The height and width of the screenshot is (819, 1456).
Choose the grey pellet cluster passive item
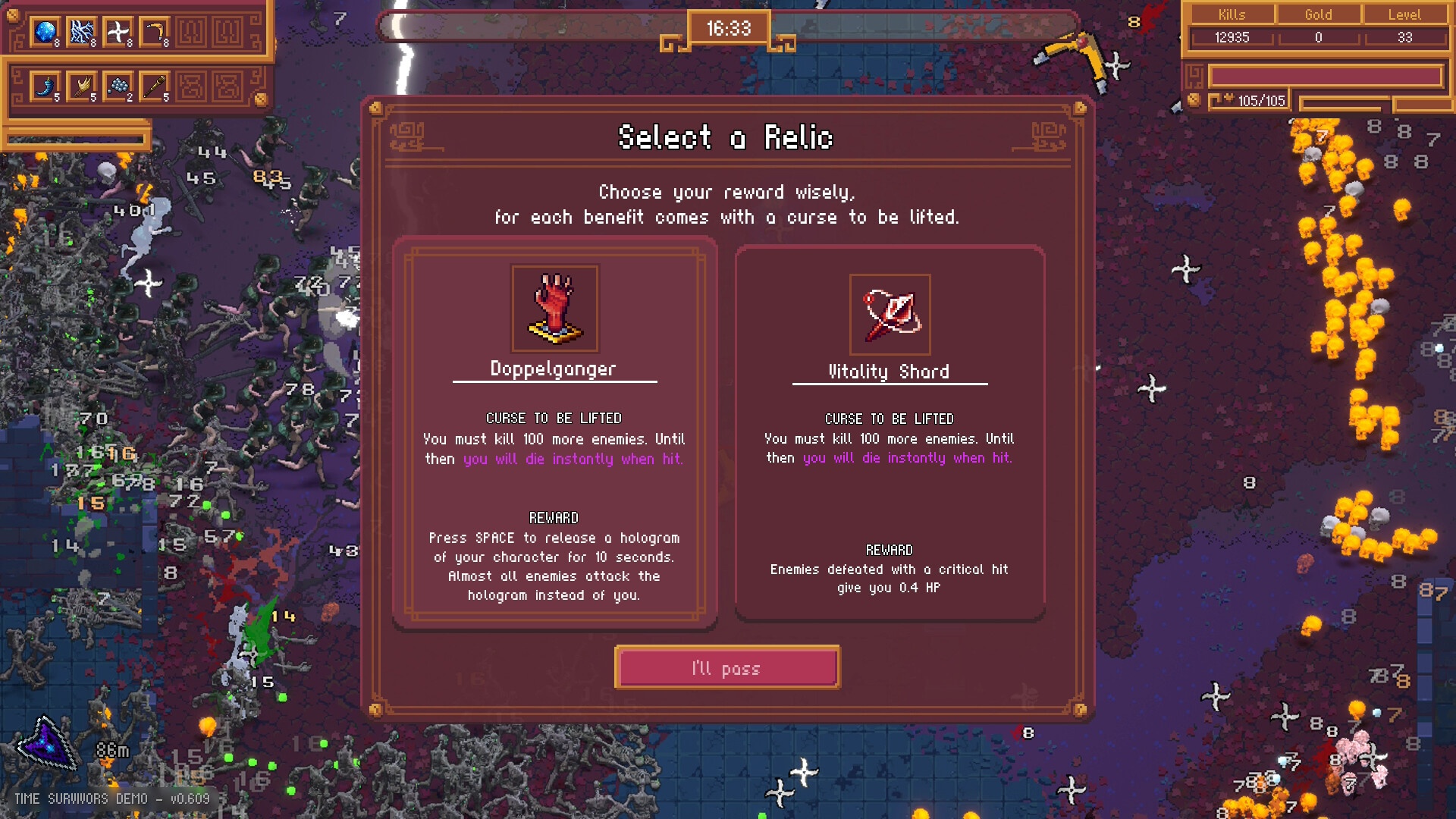click(x=118, y=86)
